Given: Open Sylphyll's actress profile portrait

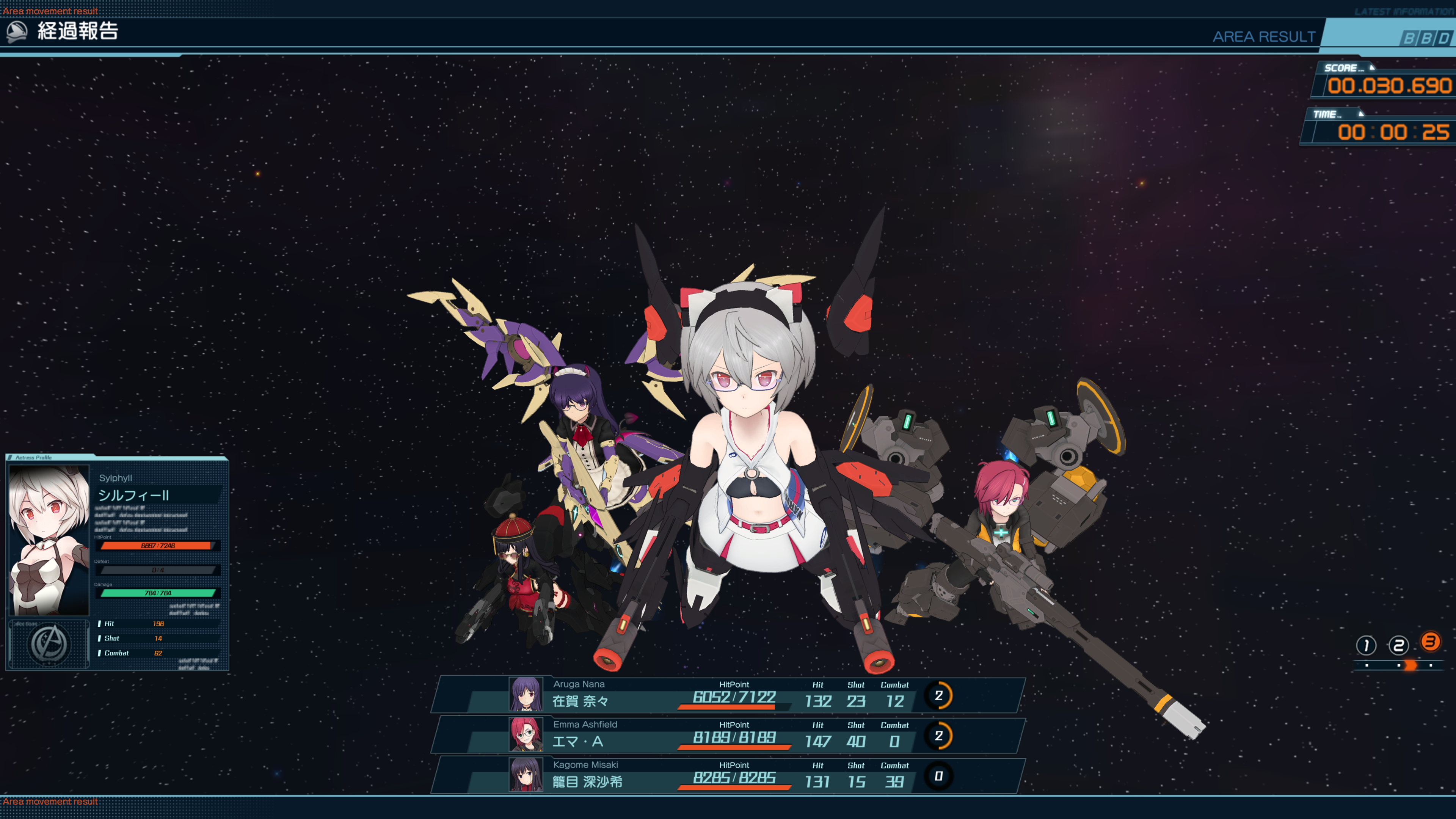Looking at the screenshot, I should click(x=49, y=540).
